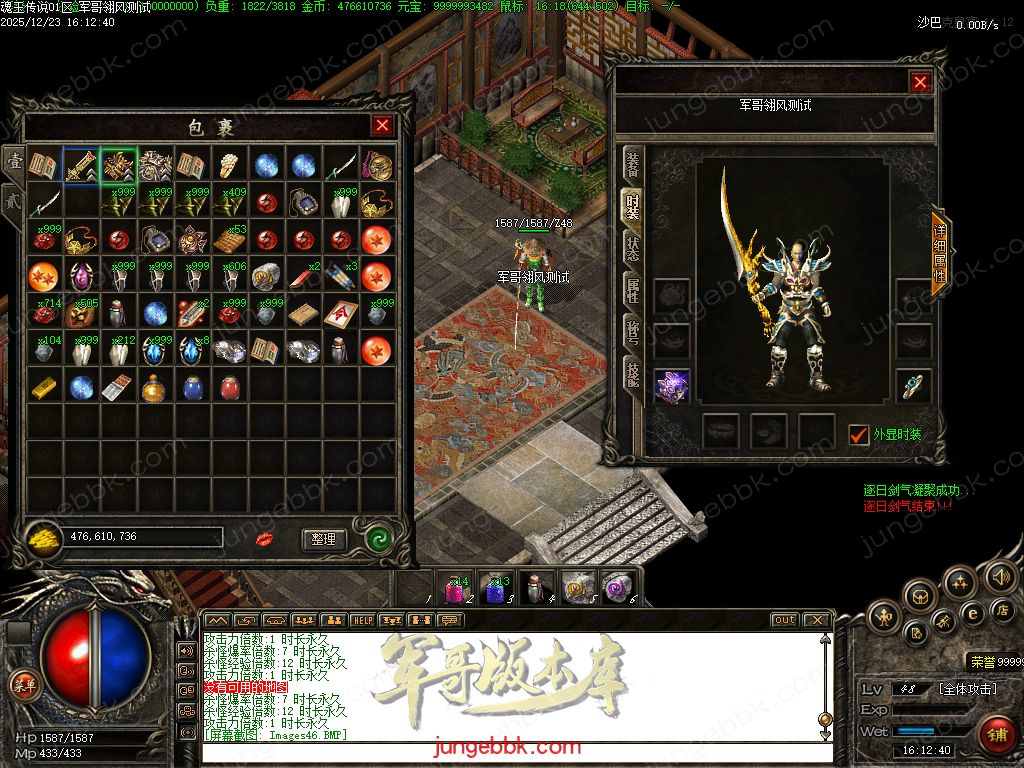The height and width of the screenshot is (768, 1024).
Task: Open the 装备 equipment tab
Action: click(632, 164)
